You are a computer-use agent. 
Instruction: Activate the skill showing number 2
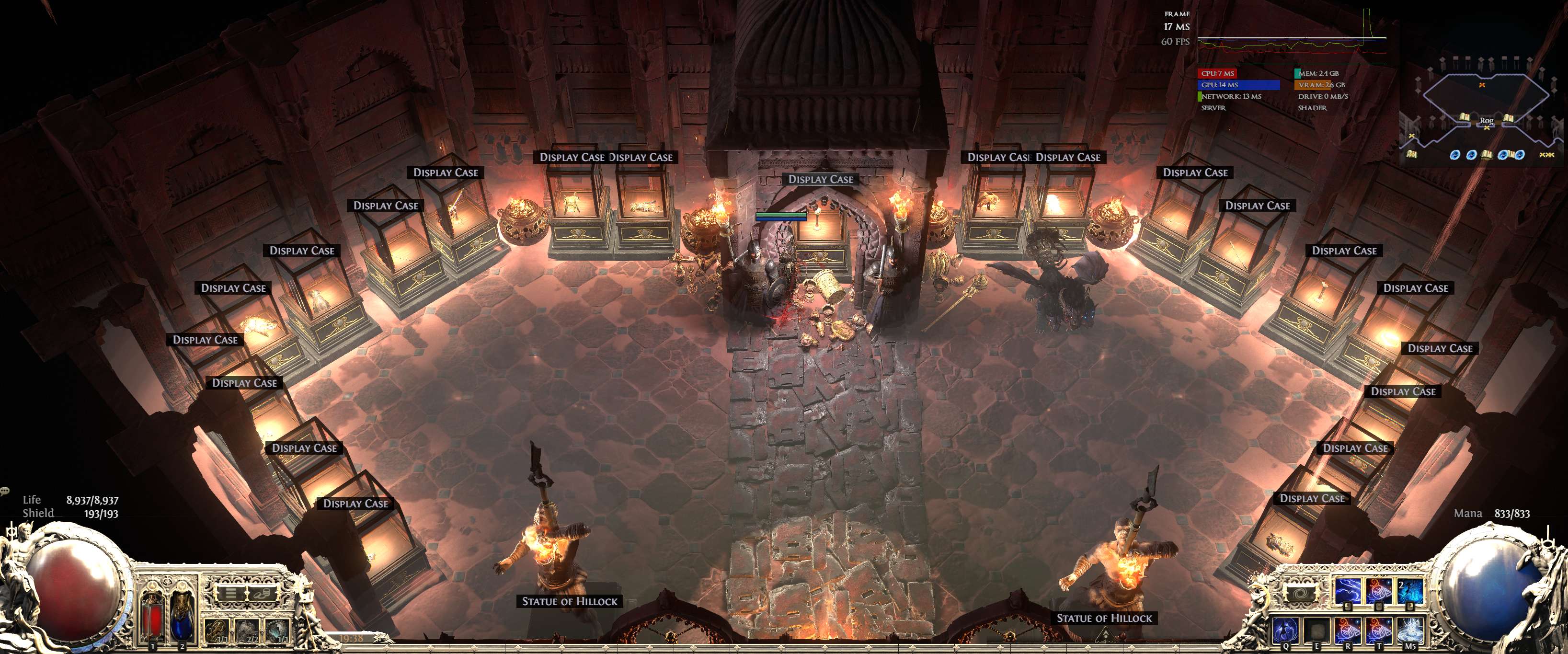pos(1411,591)
